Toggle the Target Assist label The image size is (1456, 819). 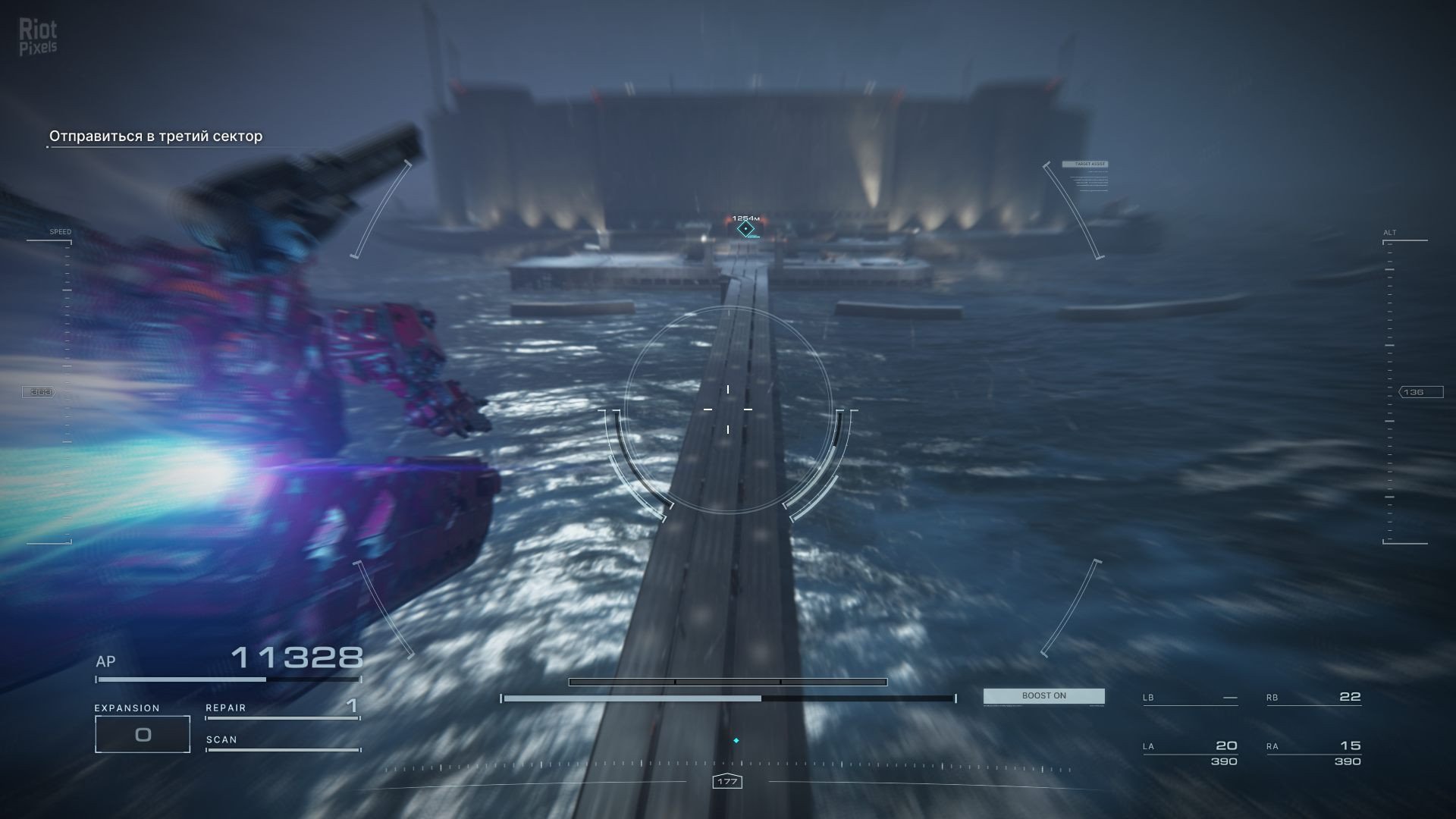click(x=1084, y=164)
